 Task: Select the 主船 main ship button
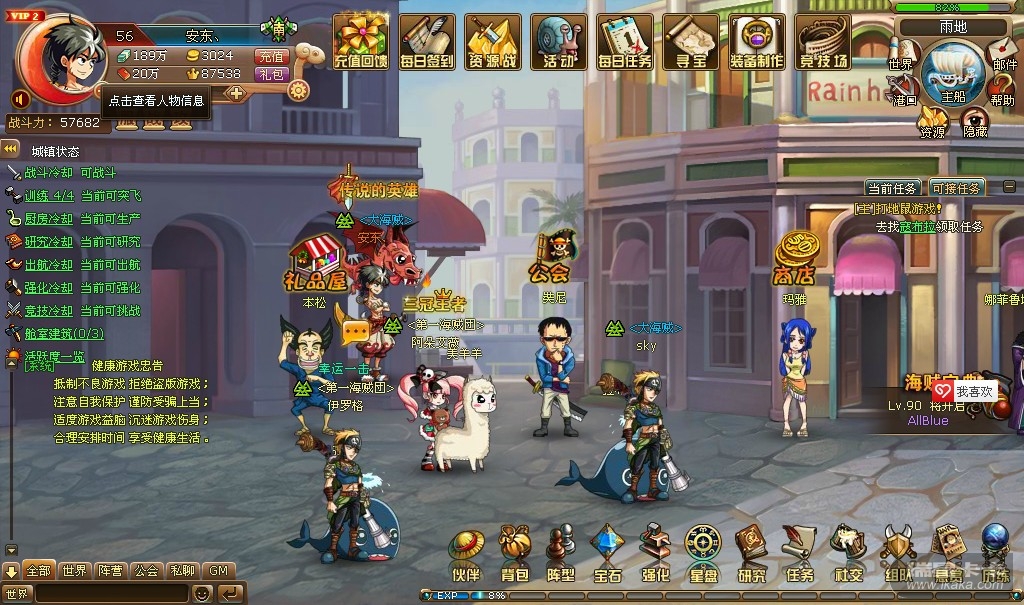click(x=952, y=76)
